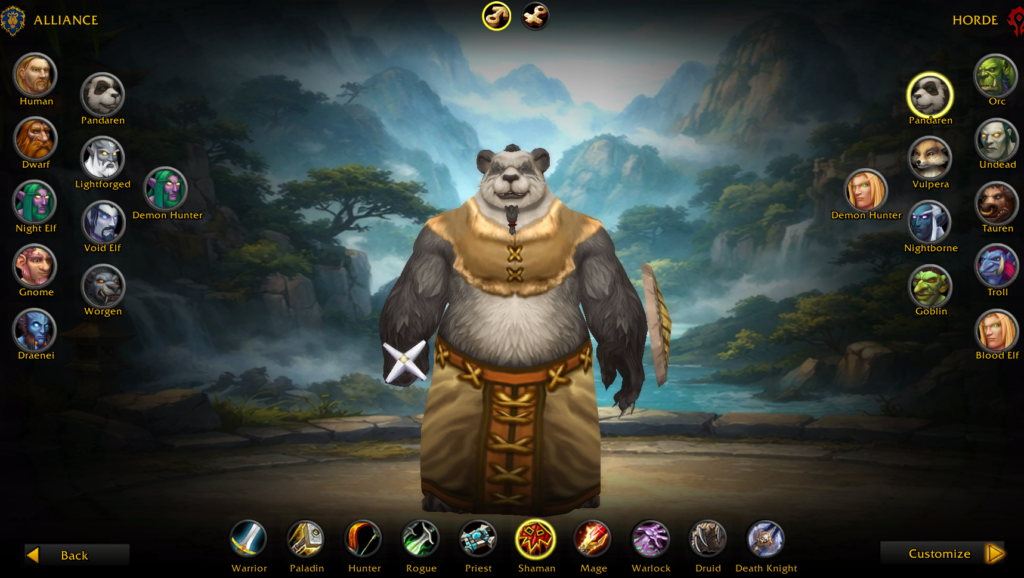The width and height of the screenshot is (1024, 578).
Task: Choose the Orc race
Action: [996, 76]
